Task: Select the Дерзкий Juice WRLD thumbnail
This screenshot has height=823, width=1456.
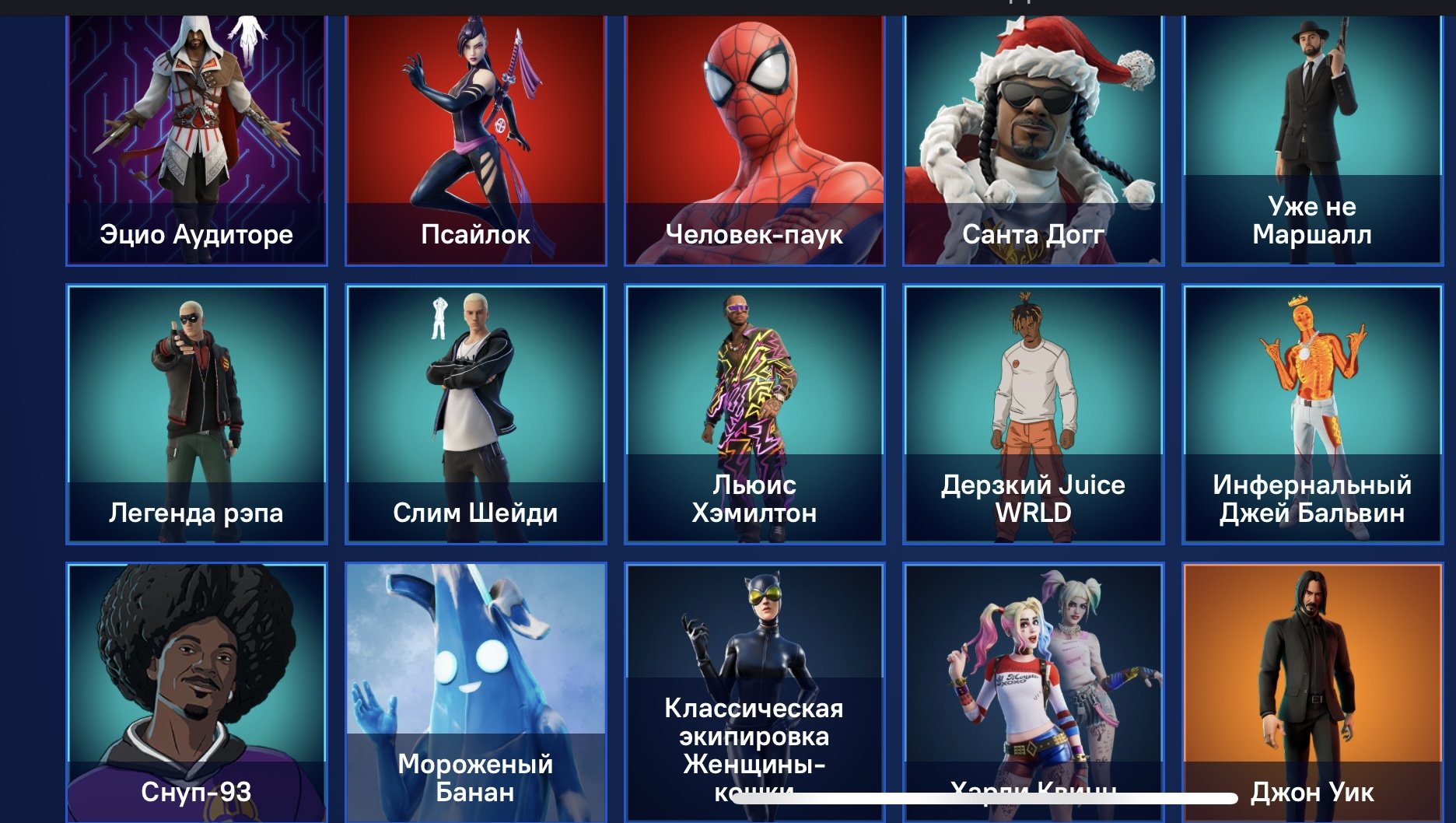Action: [1033, 389]
